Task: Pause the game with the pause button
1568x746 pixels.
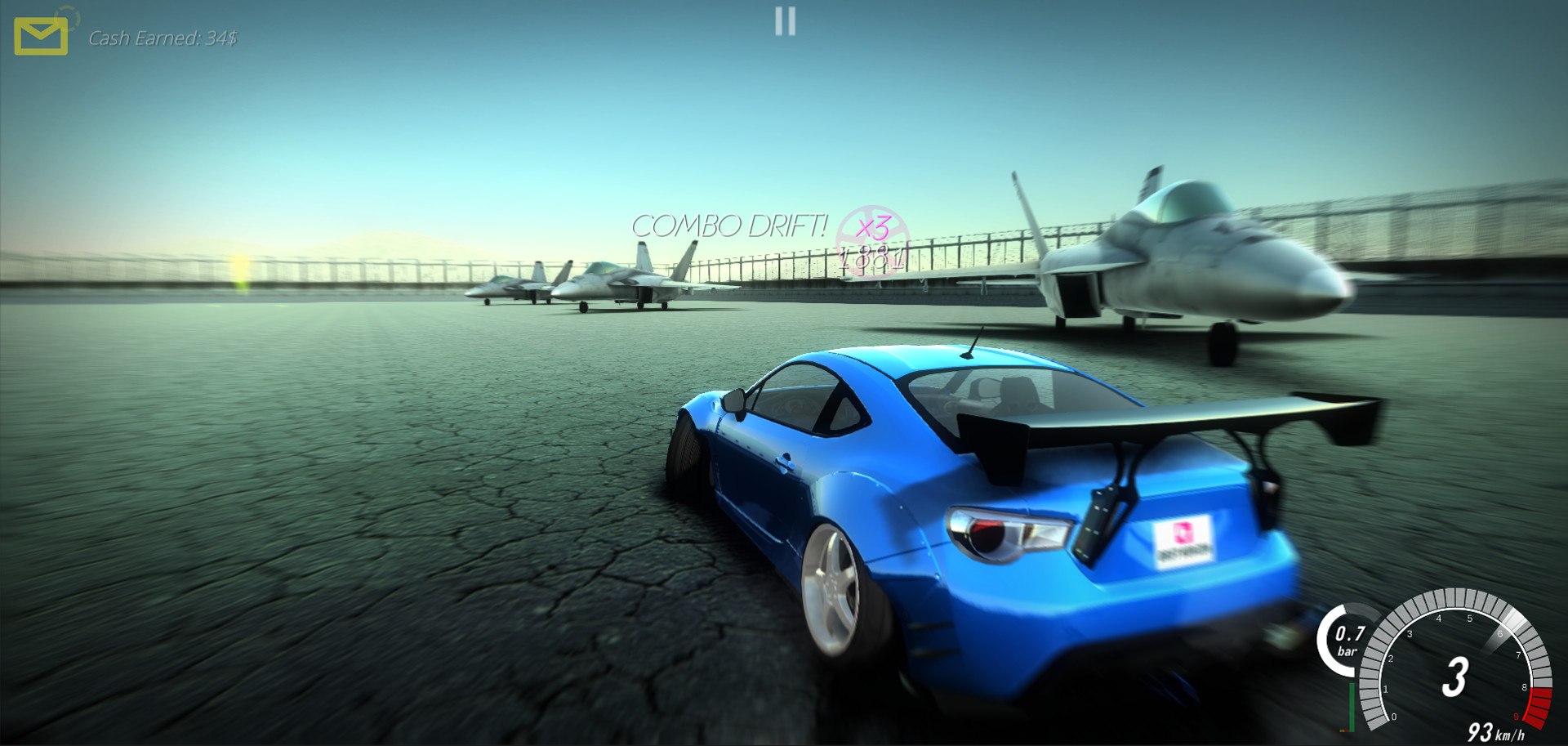Action: tap(785, 21)
